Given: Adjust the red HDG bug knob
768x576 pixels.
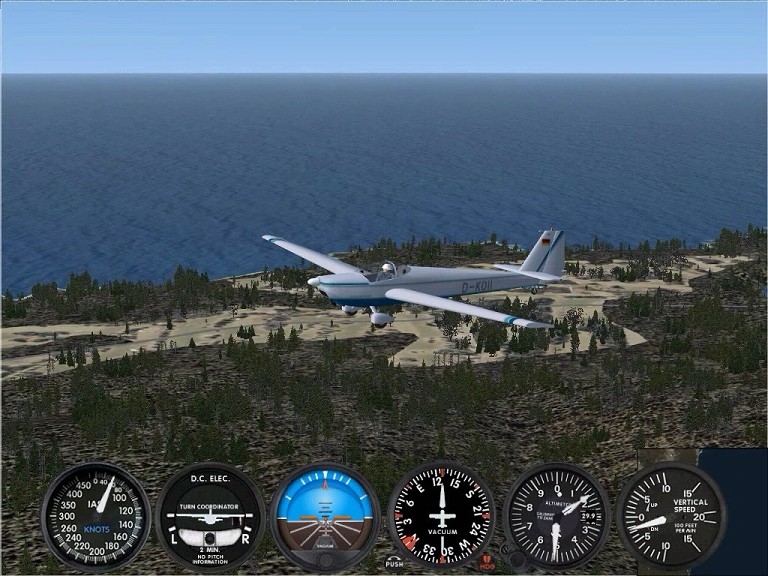Looking at the screenshot, I should point(487,561).
